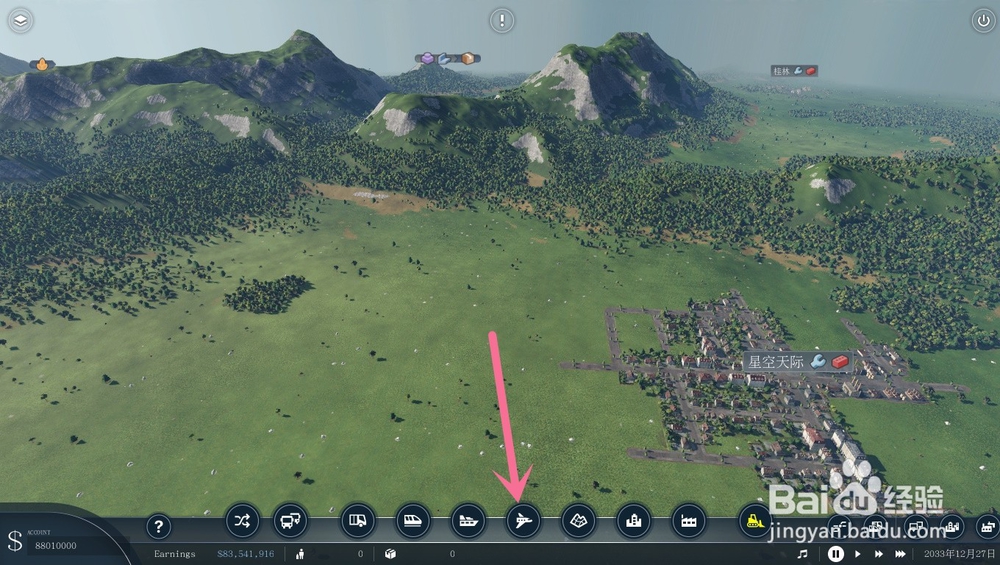Pause the game simulation

[x=835, y=553]
